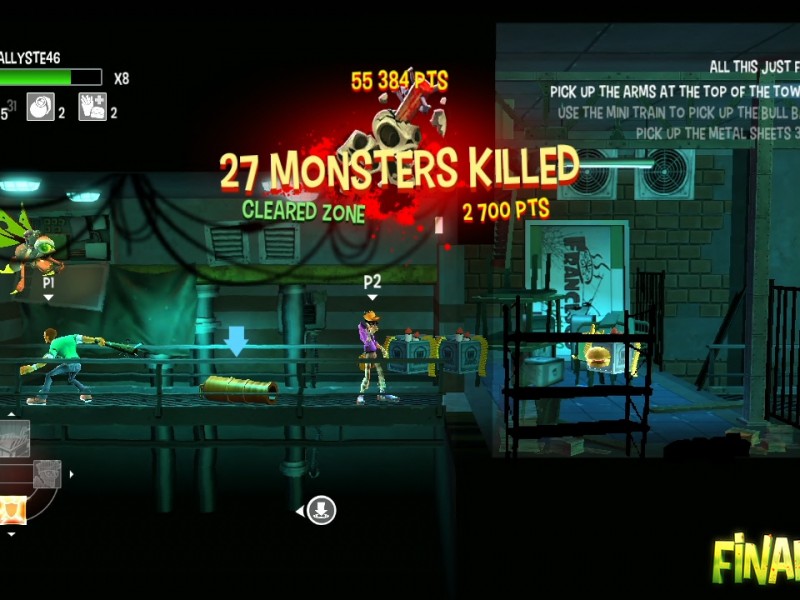This screenshot has width=800, height=600.
Task: Select the grey face ability slot
Action: pyautogui.click(x=47, y=474)
